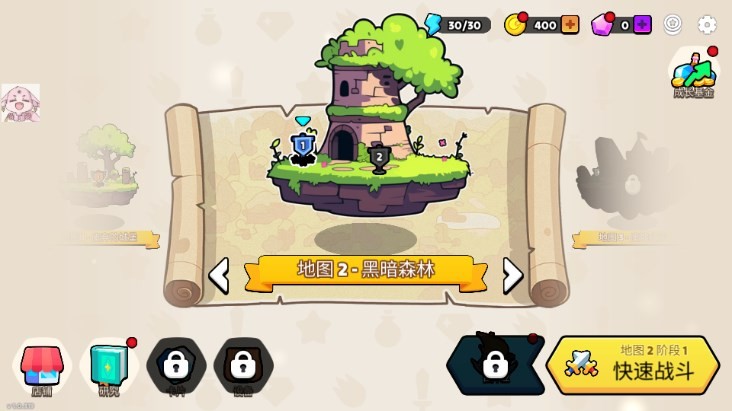732x411 pixels.
Task: Go to the next map with right arrow
Action: tap(512, 275)
